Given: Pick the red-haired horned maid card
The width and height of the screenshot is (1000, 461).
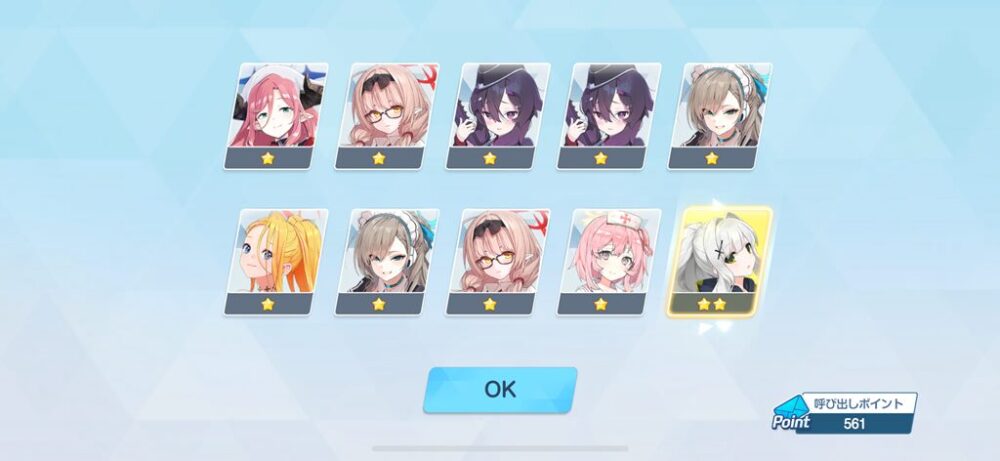Looking at the screenshot, I should point(272,116).
